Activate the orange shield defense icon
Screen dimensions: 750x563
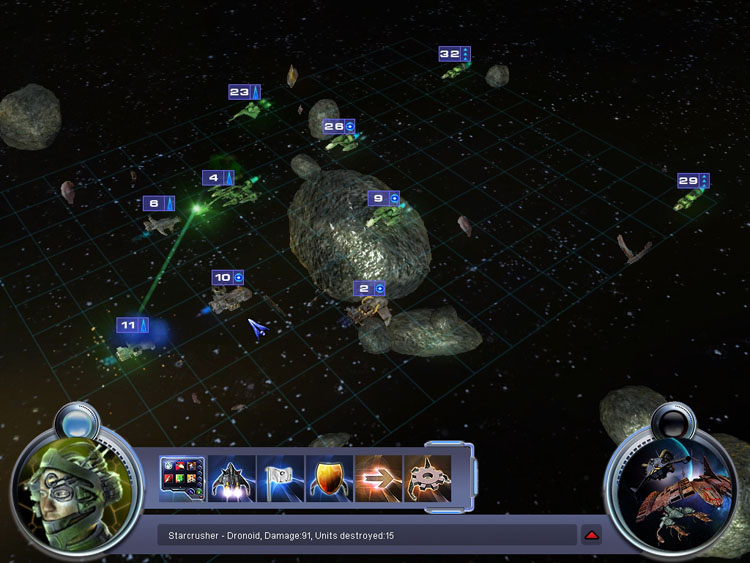(x=329, y=479)
